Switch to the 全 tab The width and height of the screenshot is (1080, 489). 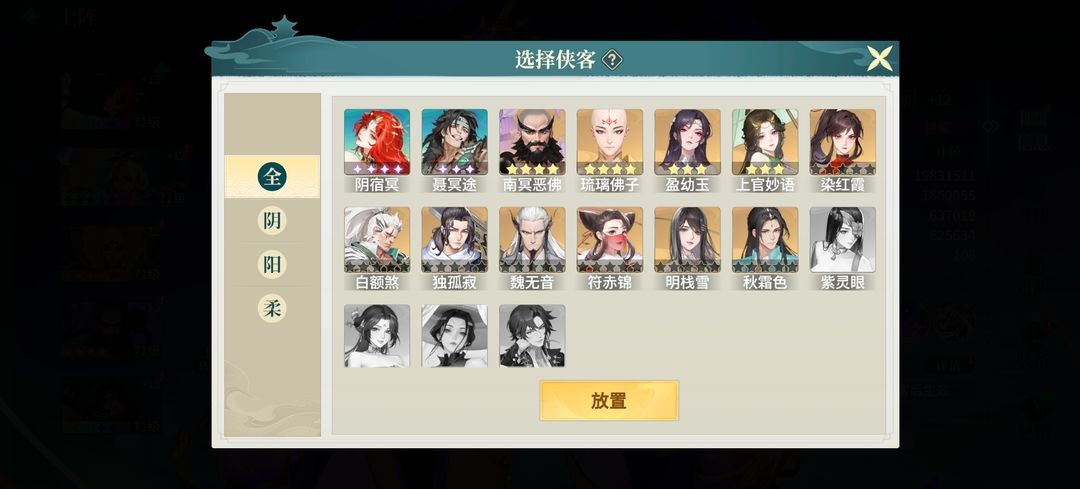point(272,177)
